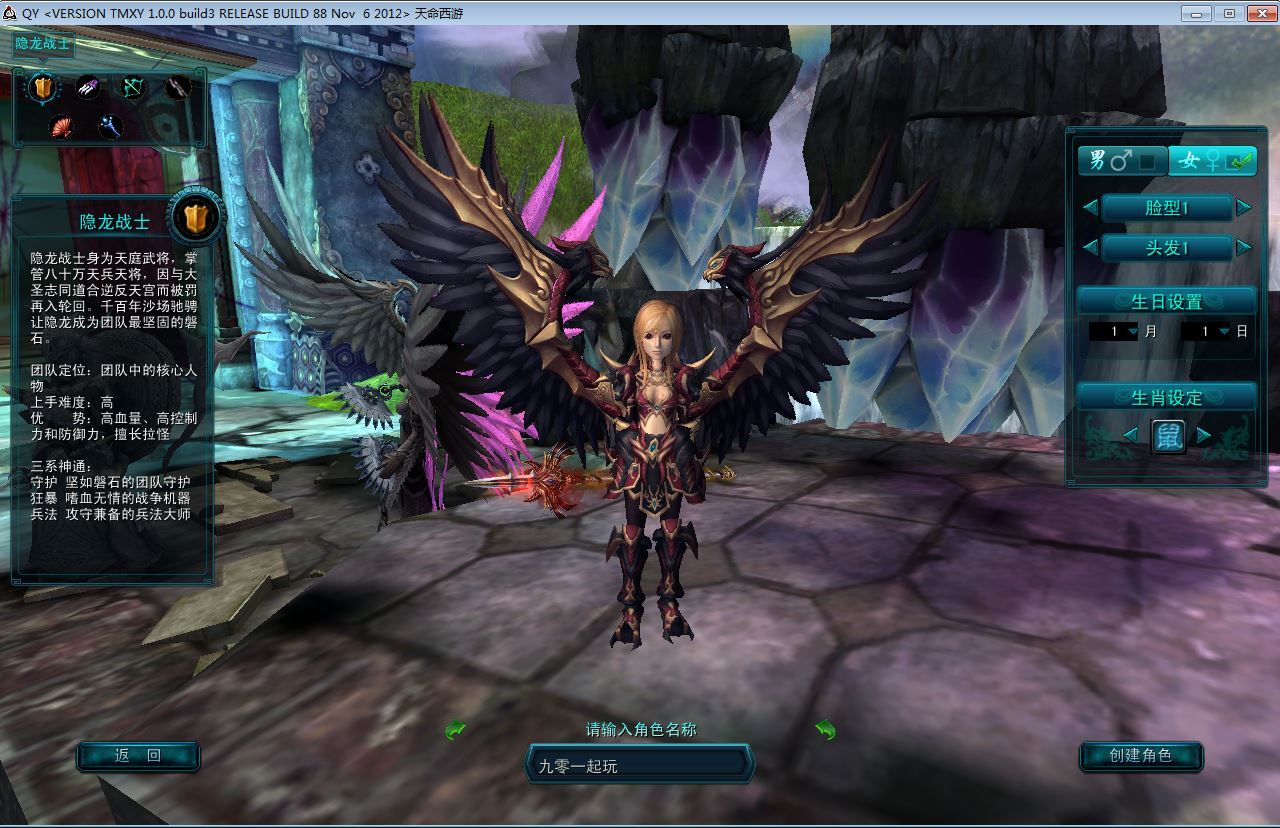Screen dimensions: 1280x828
Task: Pick the blue staff mage class icon
Action: click(x=110, y=127)
